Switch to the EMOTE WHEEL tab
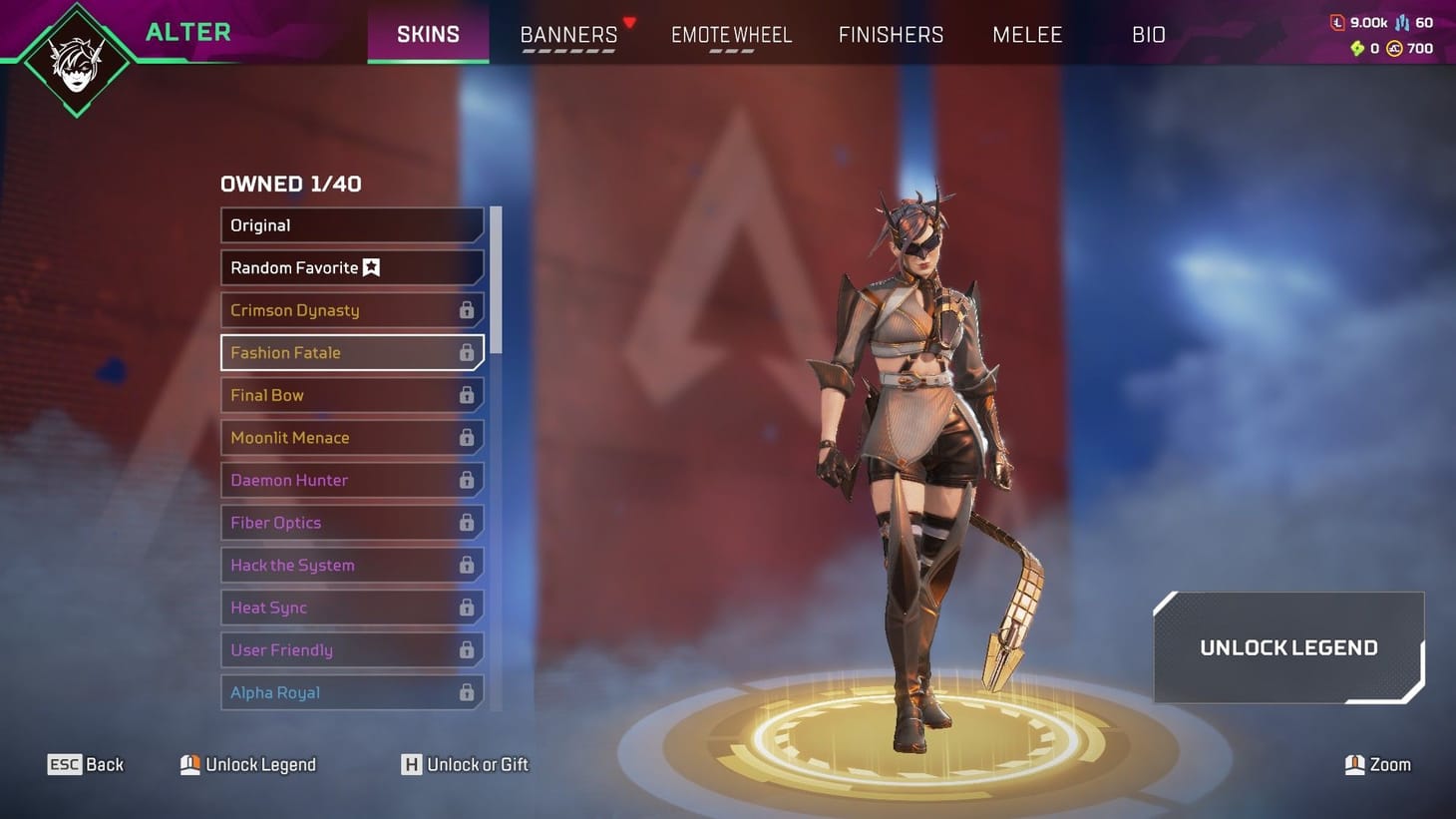 pyautogui.click(x=731, y=34)
